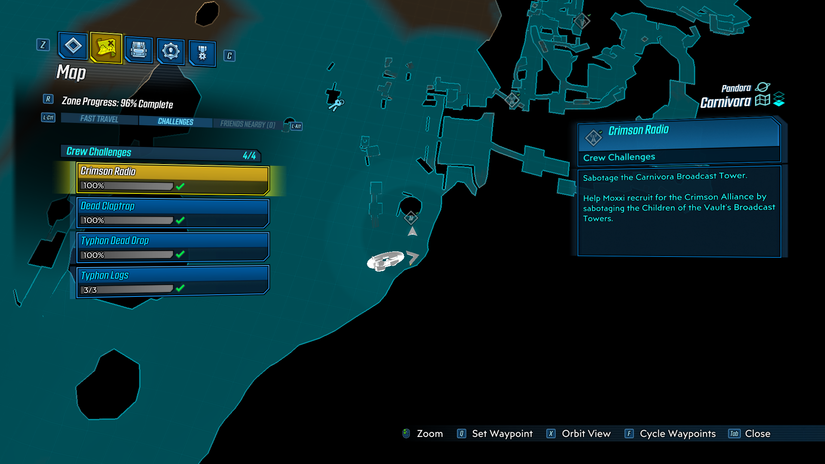Open the Friends Nearby sub-tab
The image size is (825, 464).
[x=248, y=123]
